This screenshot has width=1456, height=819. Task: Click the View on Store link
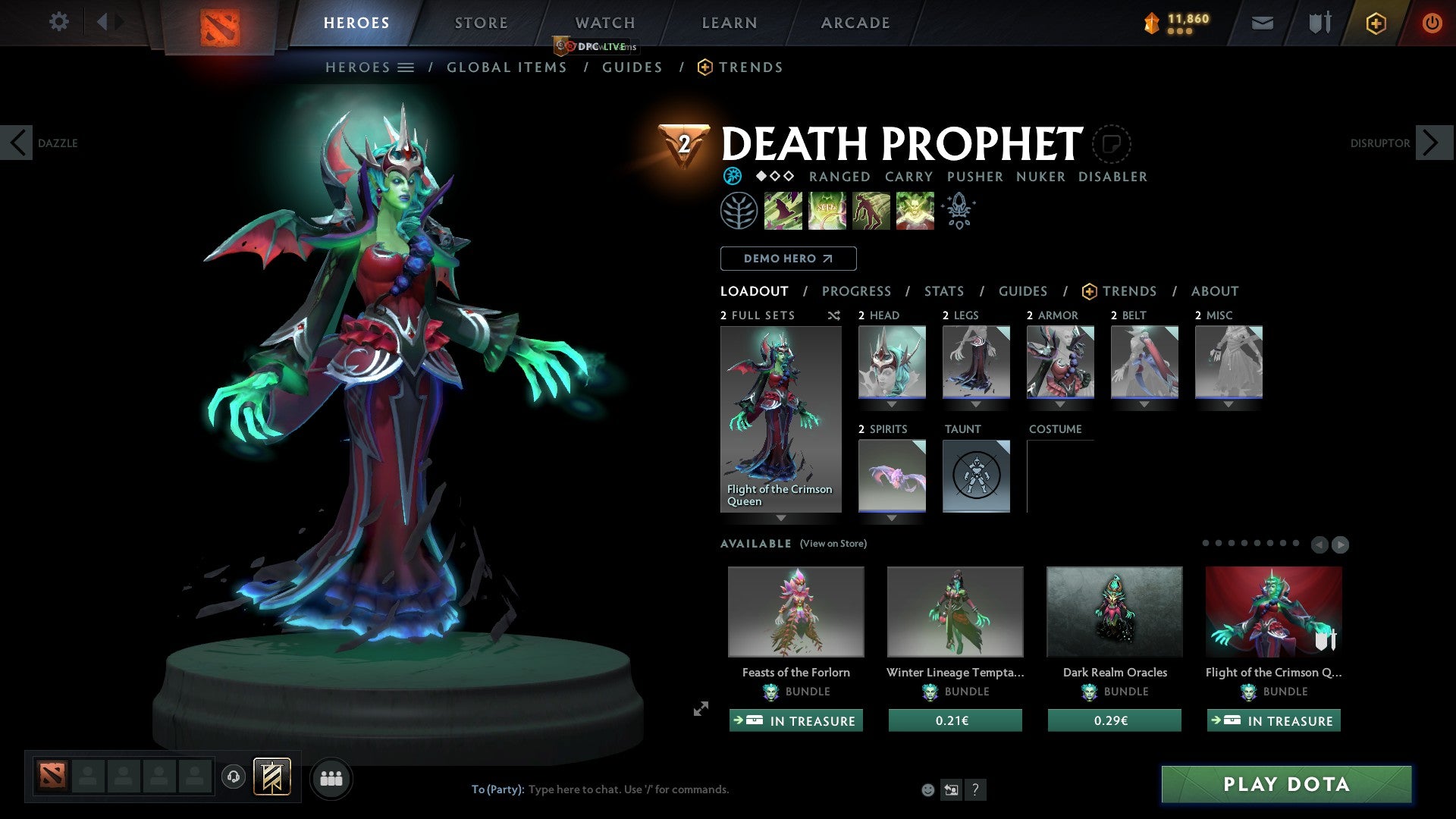click(833, 544)
